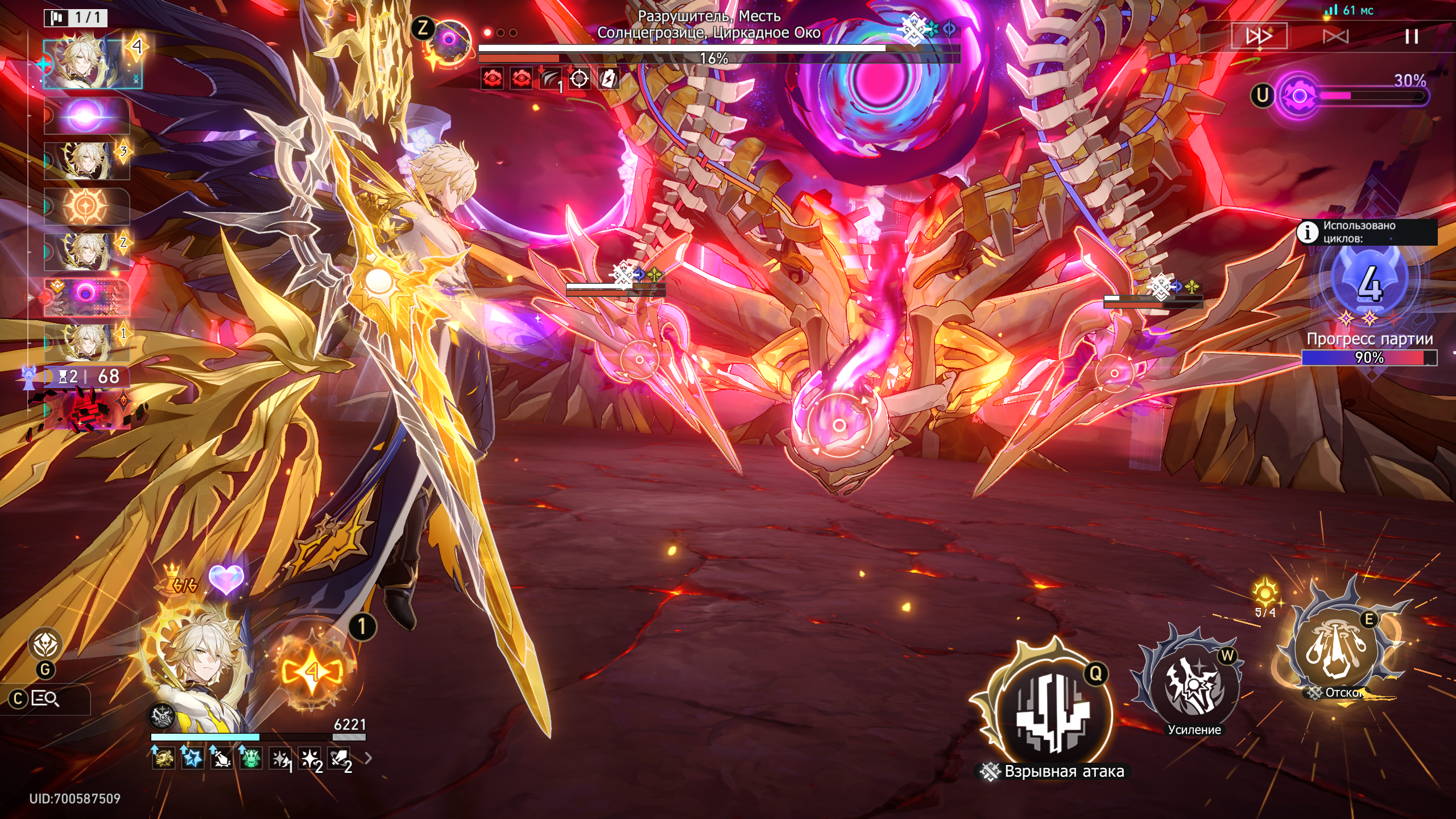Image resolution: width=1456 pixels, height=819 pixels.
Task: Click the purple heart icon above portrait
Action: coord(226,579)
